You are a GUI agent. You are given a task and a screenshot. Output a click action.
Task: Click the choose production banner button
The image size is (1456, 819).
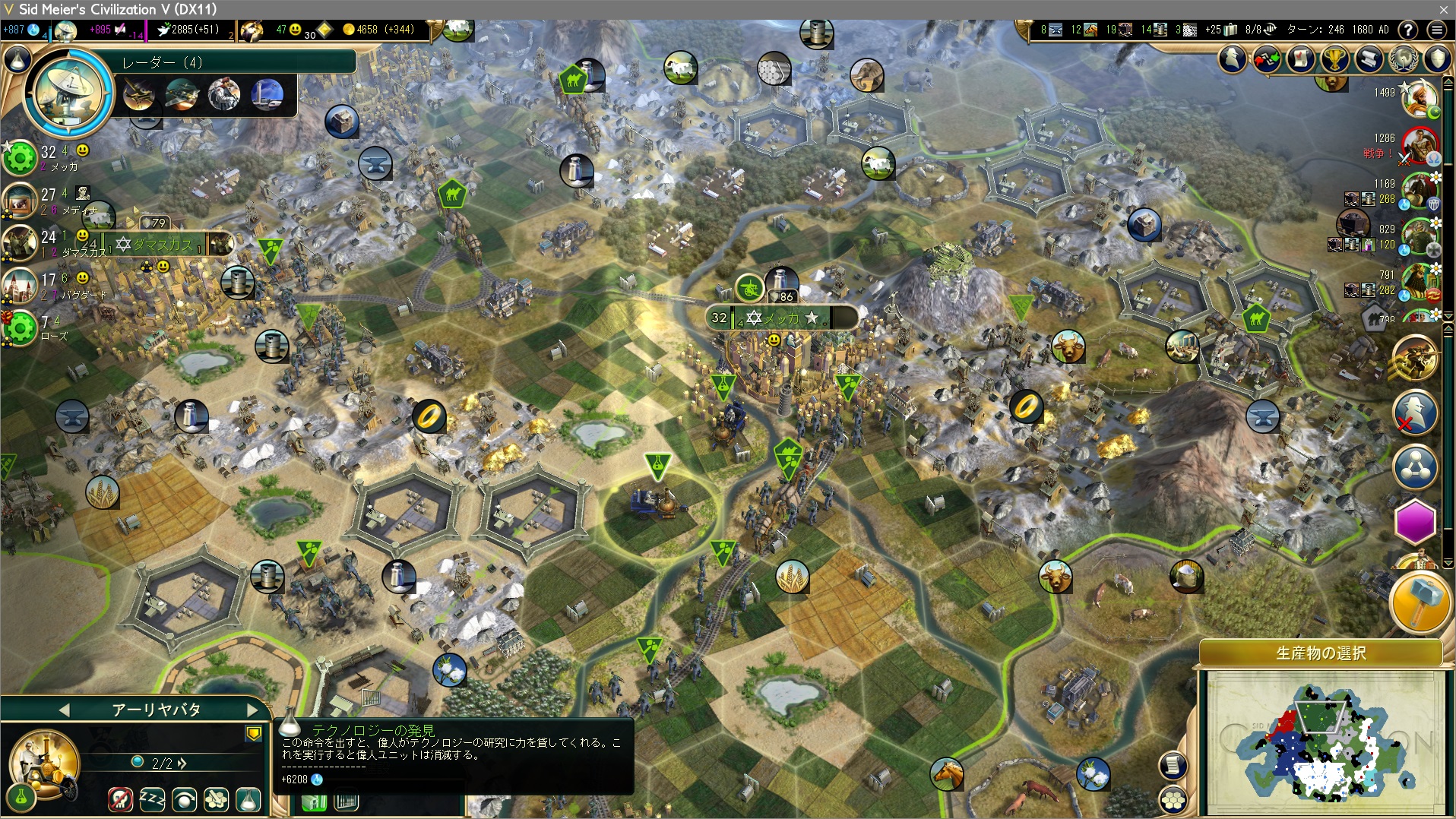click(x=1321, y=653)
